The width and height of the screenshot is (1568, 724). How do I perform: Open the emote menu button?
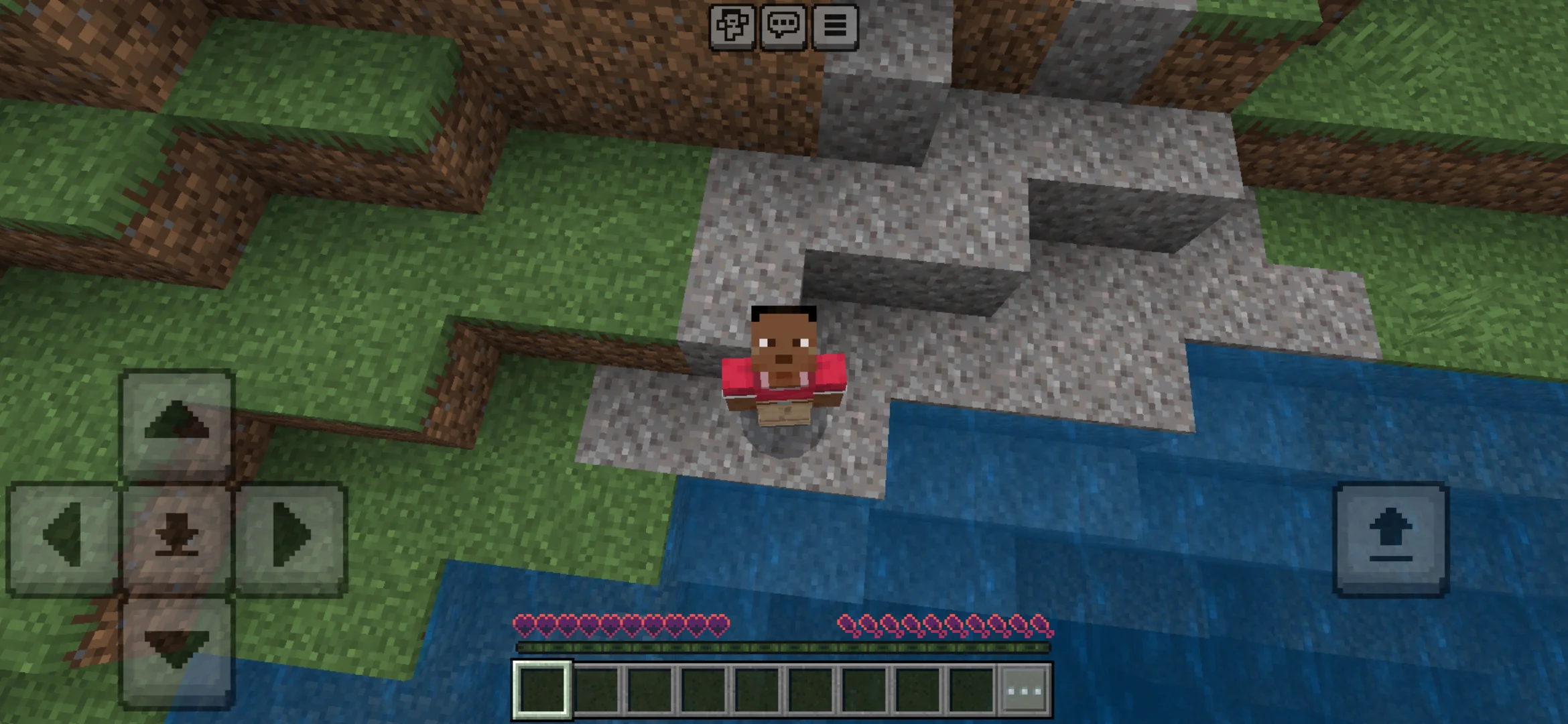(732, 26)
